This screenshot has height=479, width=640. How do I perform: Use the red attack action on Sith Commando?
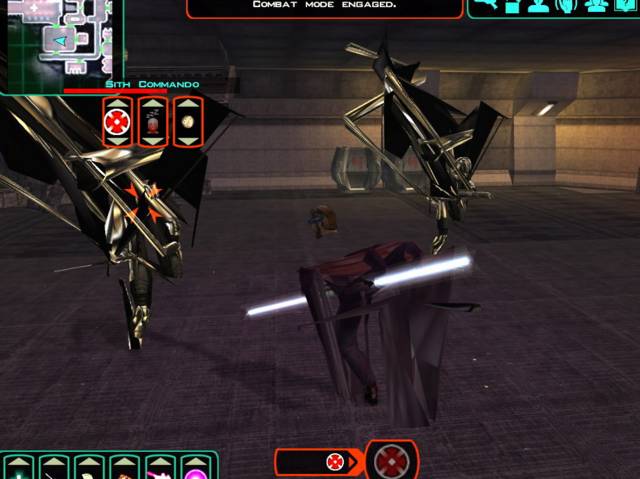pos(117,122)
